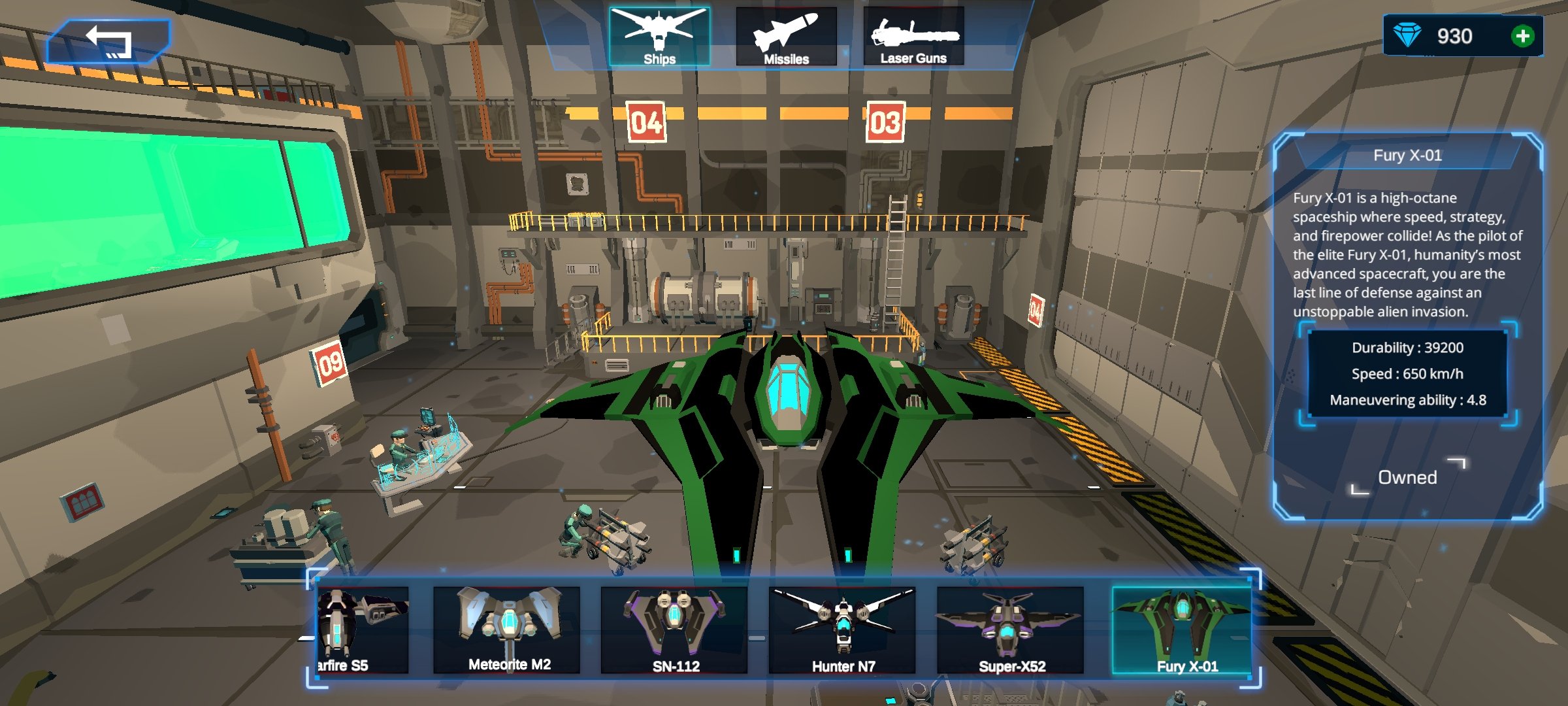This screenshot has height=706, width=1568.
Task: Add gems with the green plus button
Action: click(1522, 36)
